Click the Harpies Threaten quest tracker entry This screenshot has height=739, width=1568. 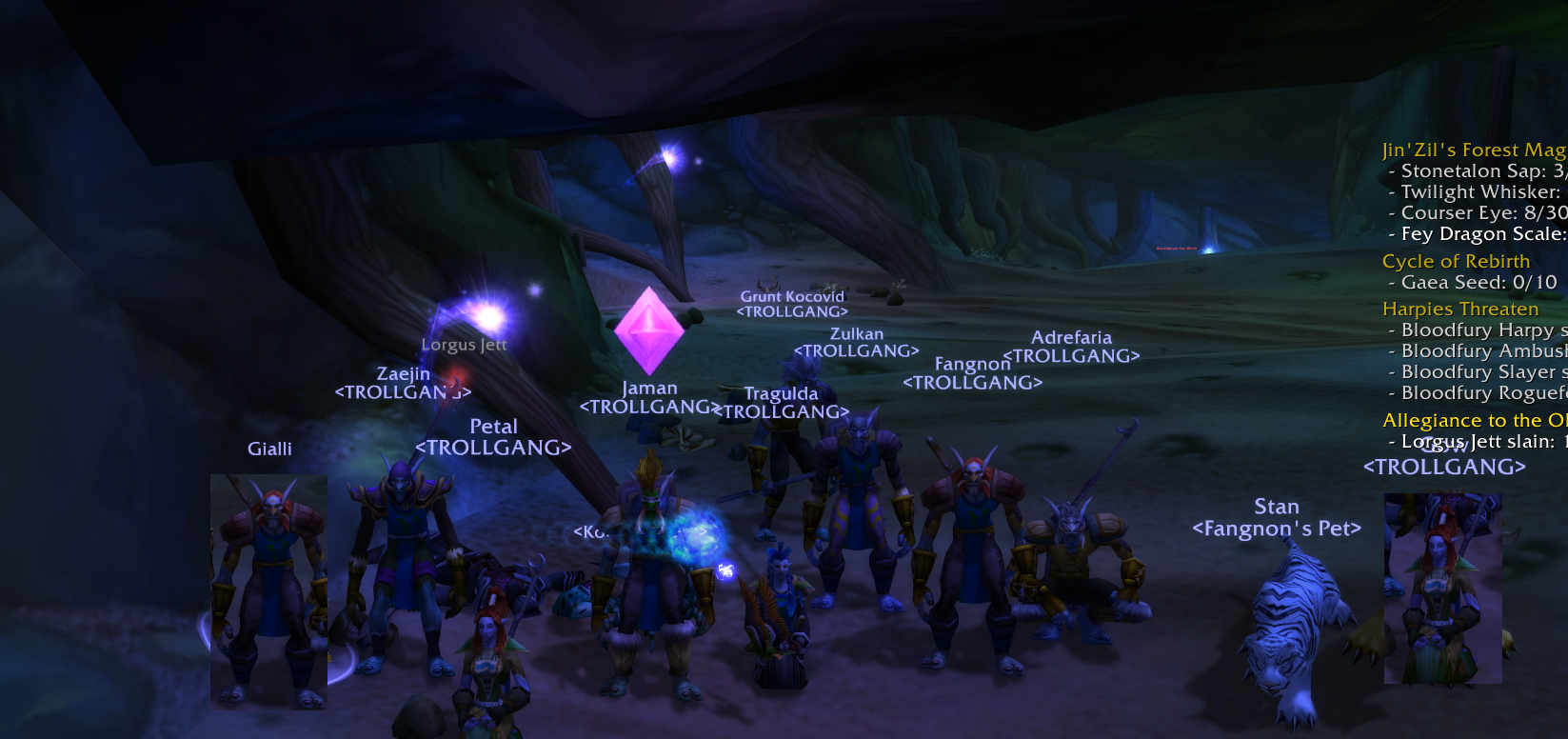pos(1459,309)
